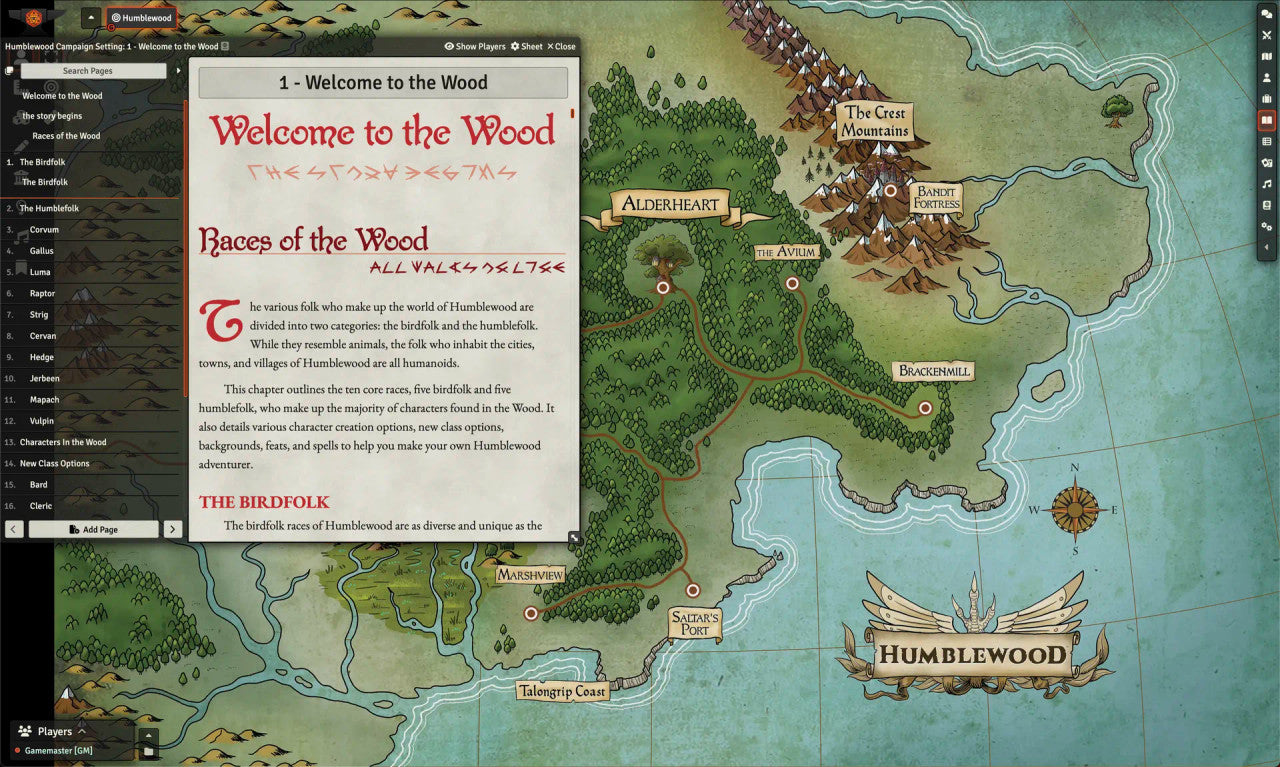Click the Show Players button
1280x767 pixels.
(475, 47)
